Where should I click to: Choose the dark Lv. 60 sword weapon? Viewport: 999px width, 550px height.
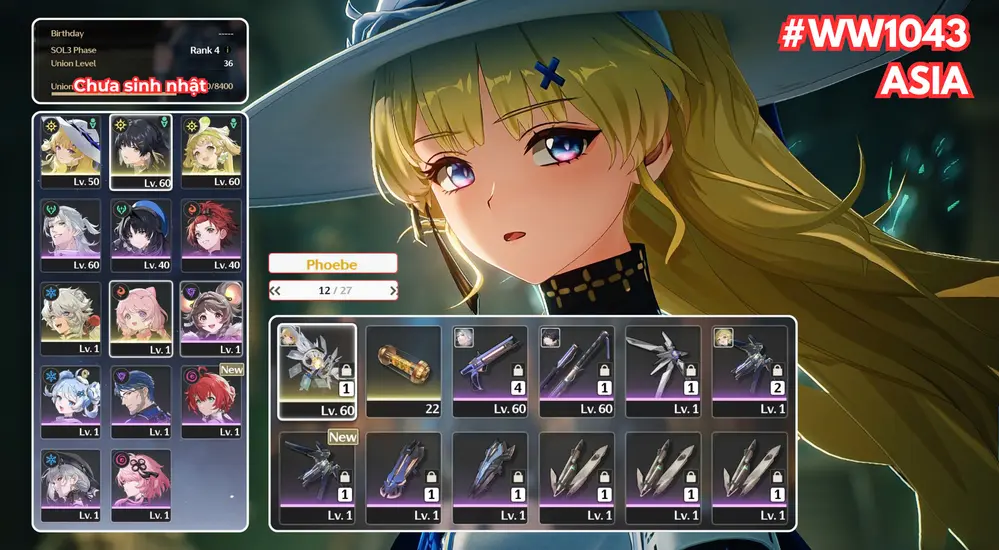tap(576, 369)
